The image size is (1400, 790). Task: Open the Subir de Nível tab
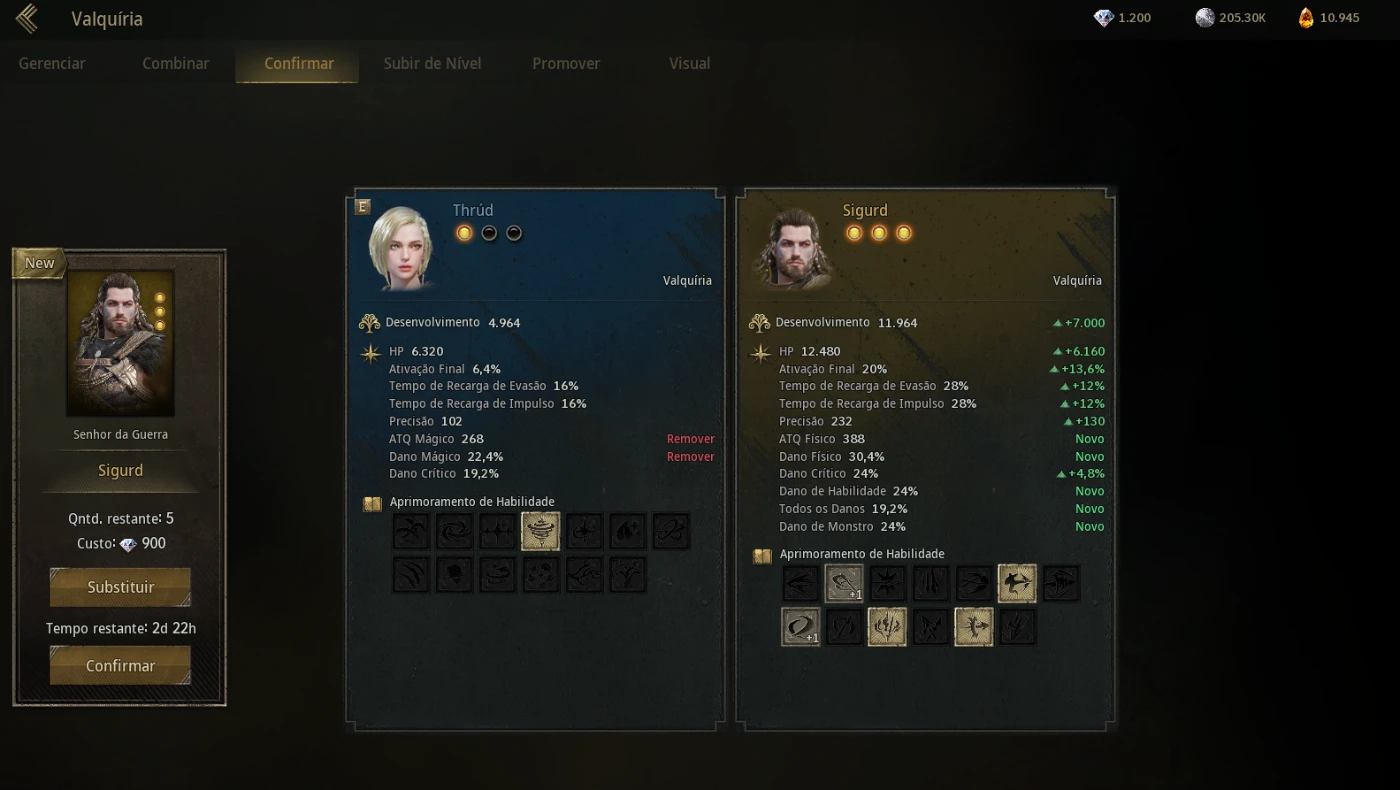point(432,63)
